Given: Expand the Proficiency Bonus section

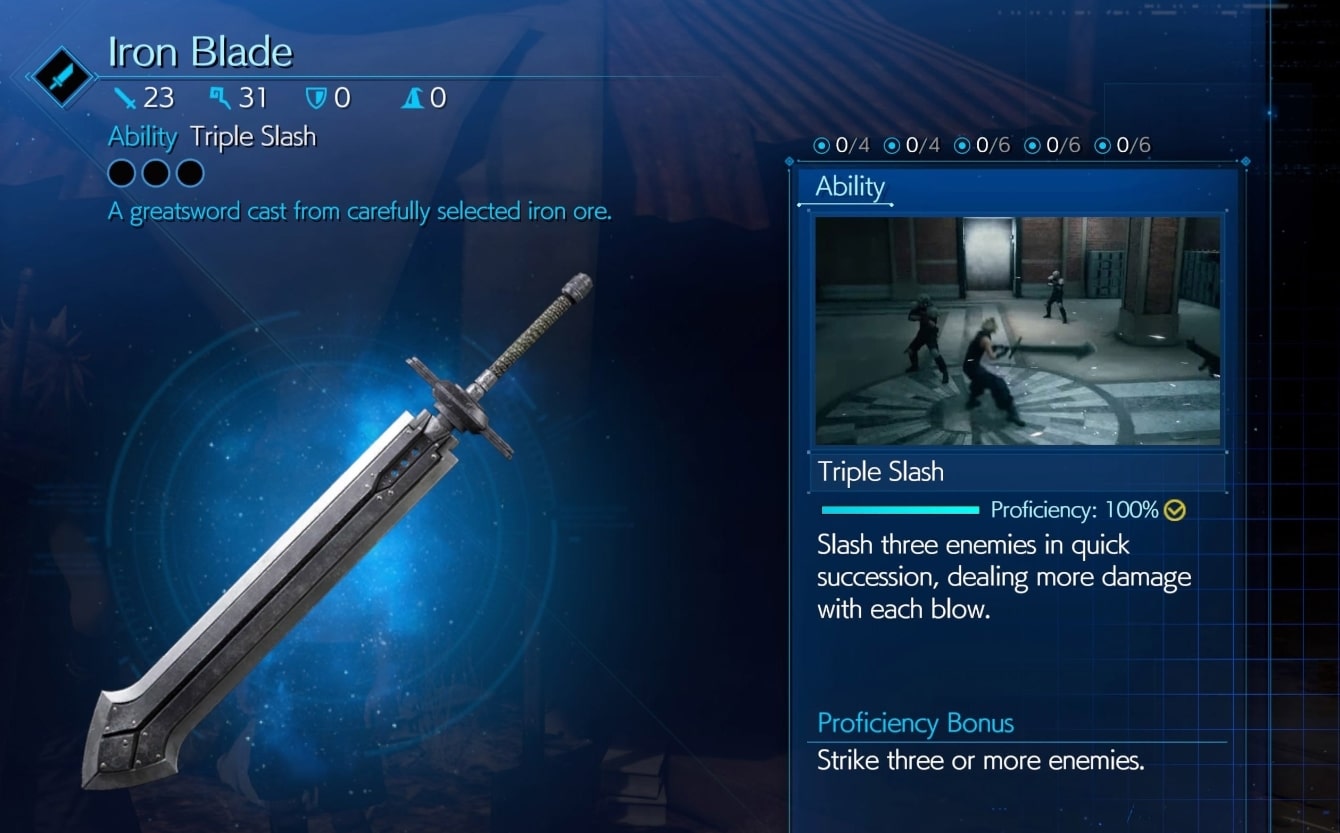Looking at the screenshot, I should (915, 723).
